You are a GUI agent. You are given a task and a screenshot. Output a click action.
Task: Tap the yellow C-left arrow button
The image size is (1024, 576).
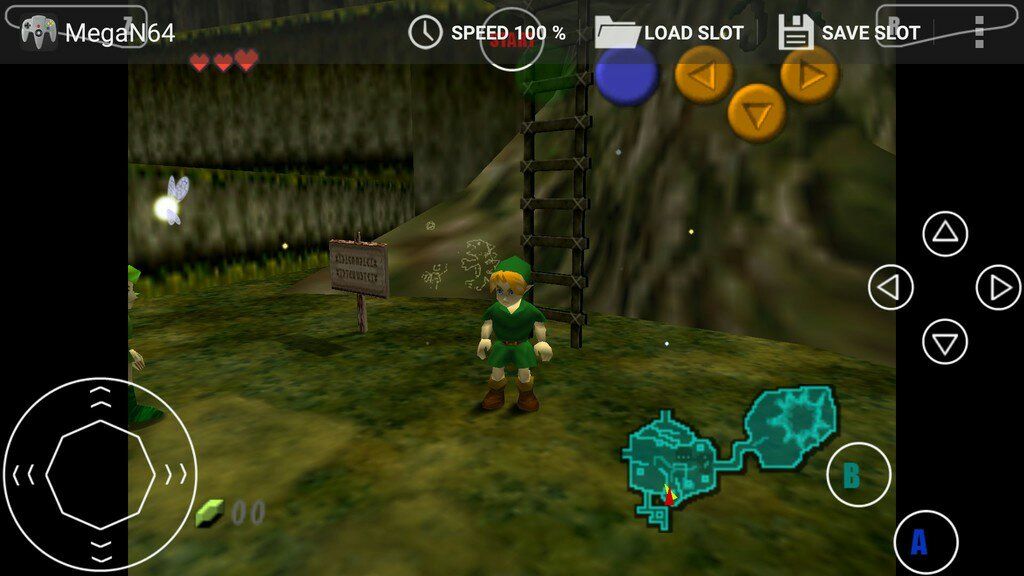(x=704, y=74)
